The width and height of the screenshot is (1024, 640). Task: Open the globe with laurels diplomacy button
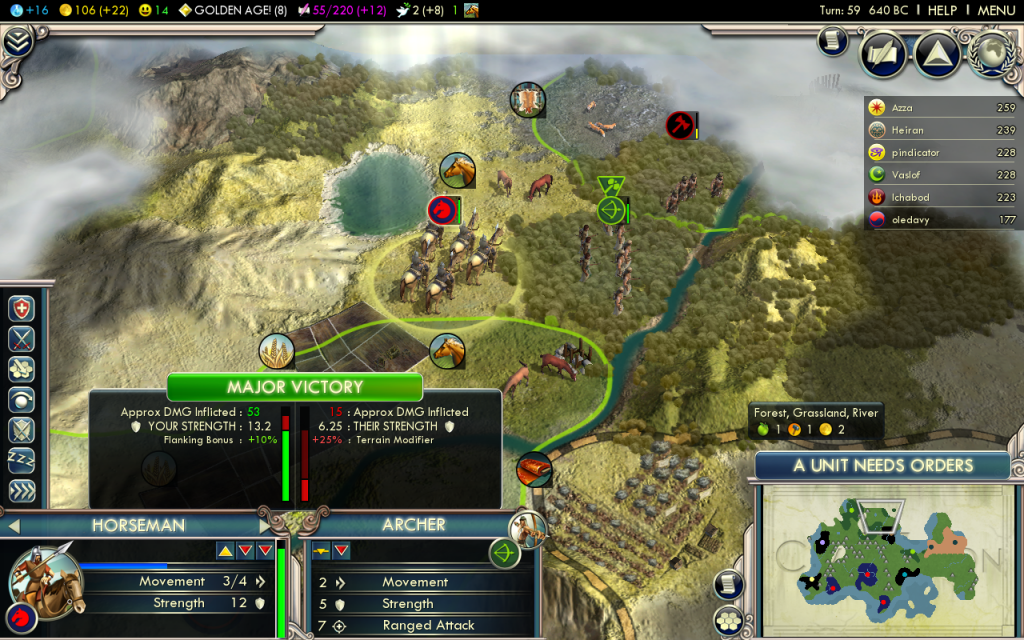[x=992, y=53]
